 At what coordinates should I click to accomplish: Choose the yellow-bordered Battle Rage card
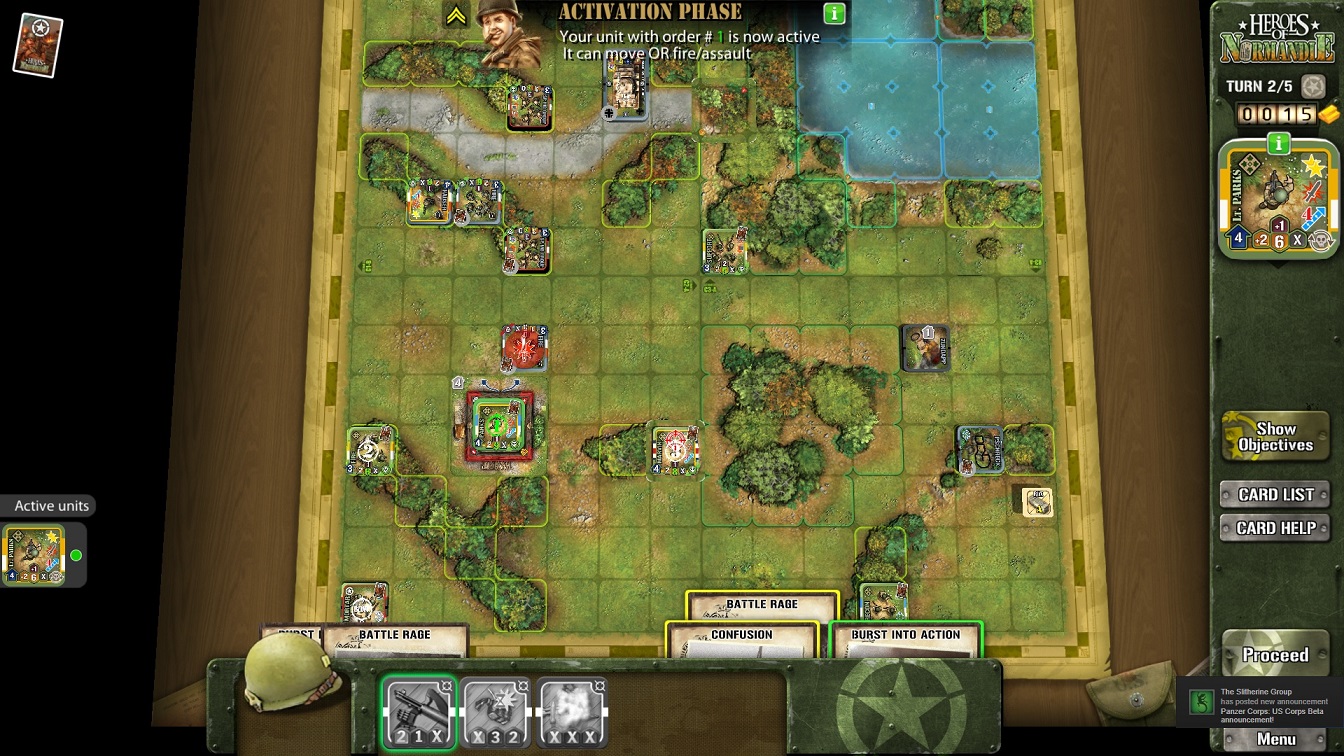[x=761, y=605]
